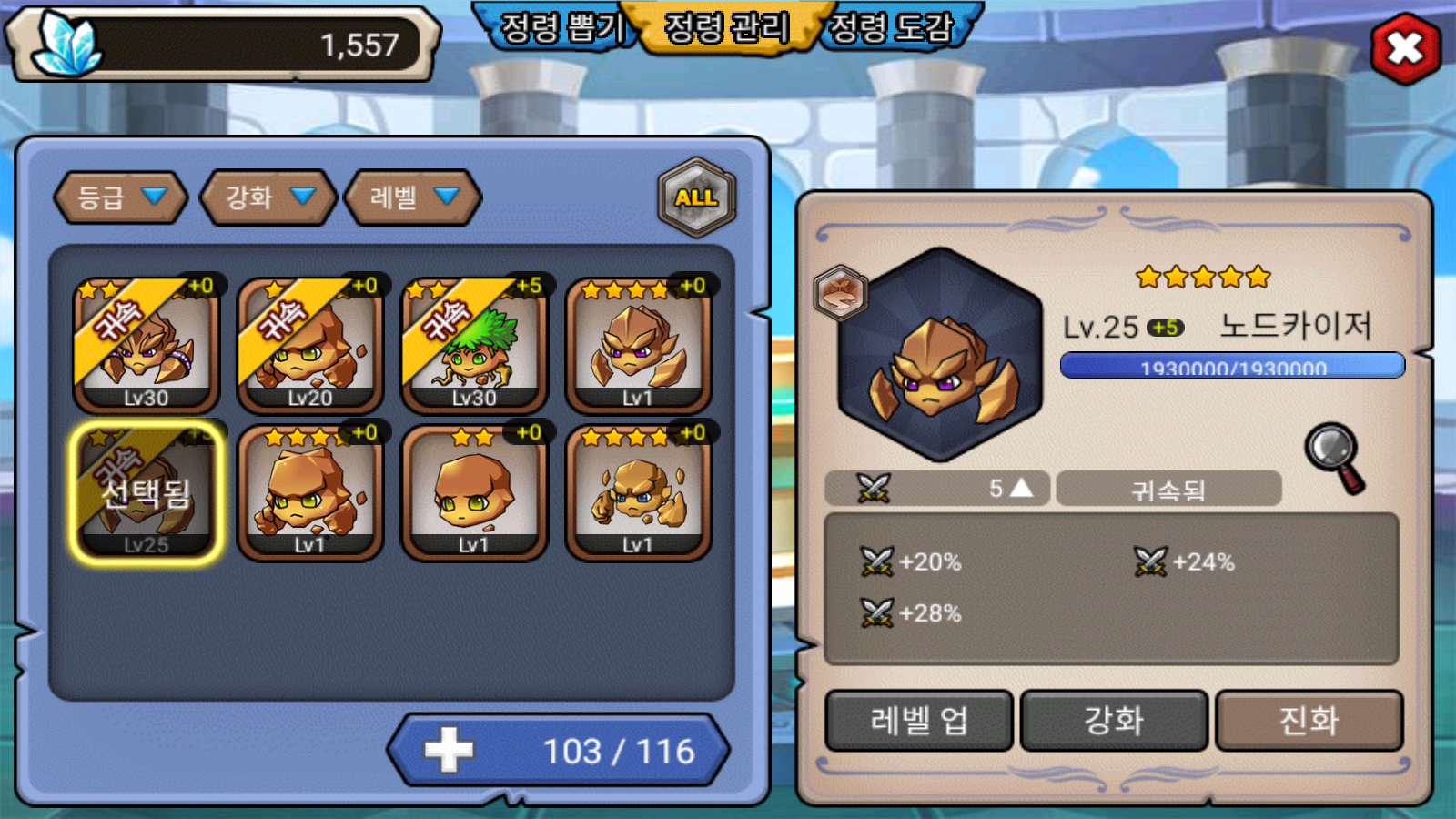Expand spirit storage with the plus button
Screen dimensions: 1456x819
point(449,751)
